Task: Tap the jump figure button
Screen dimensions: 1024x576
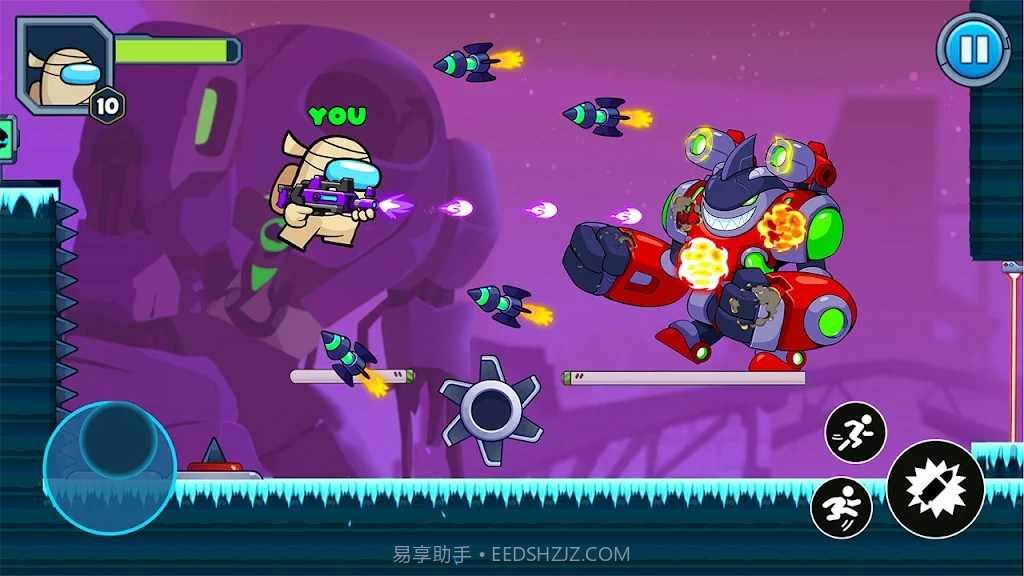Action: pos(841,507)
